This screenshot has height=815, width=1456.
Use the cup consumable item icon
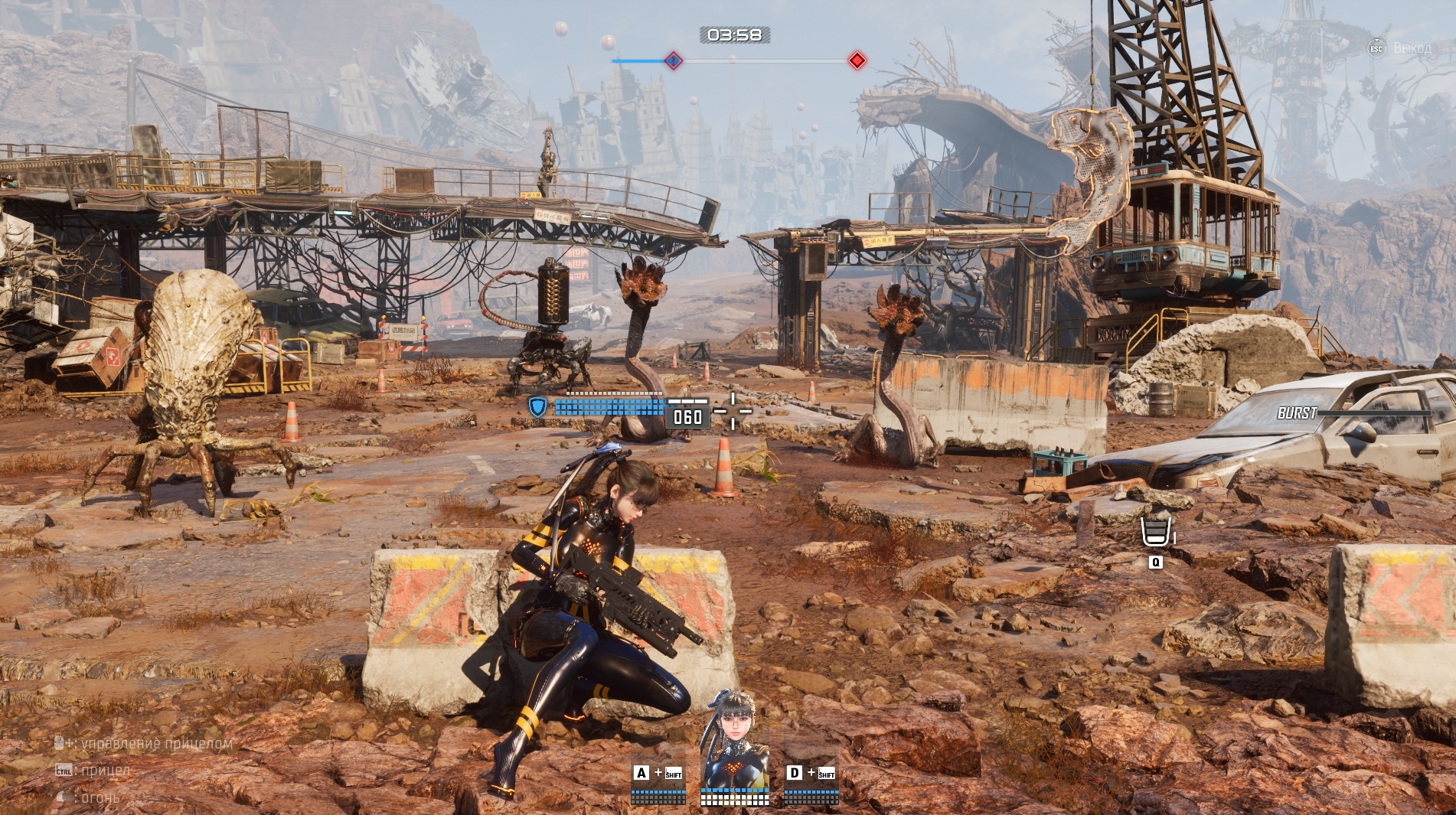(x=1156, y=532)
